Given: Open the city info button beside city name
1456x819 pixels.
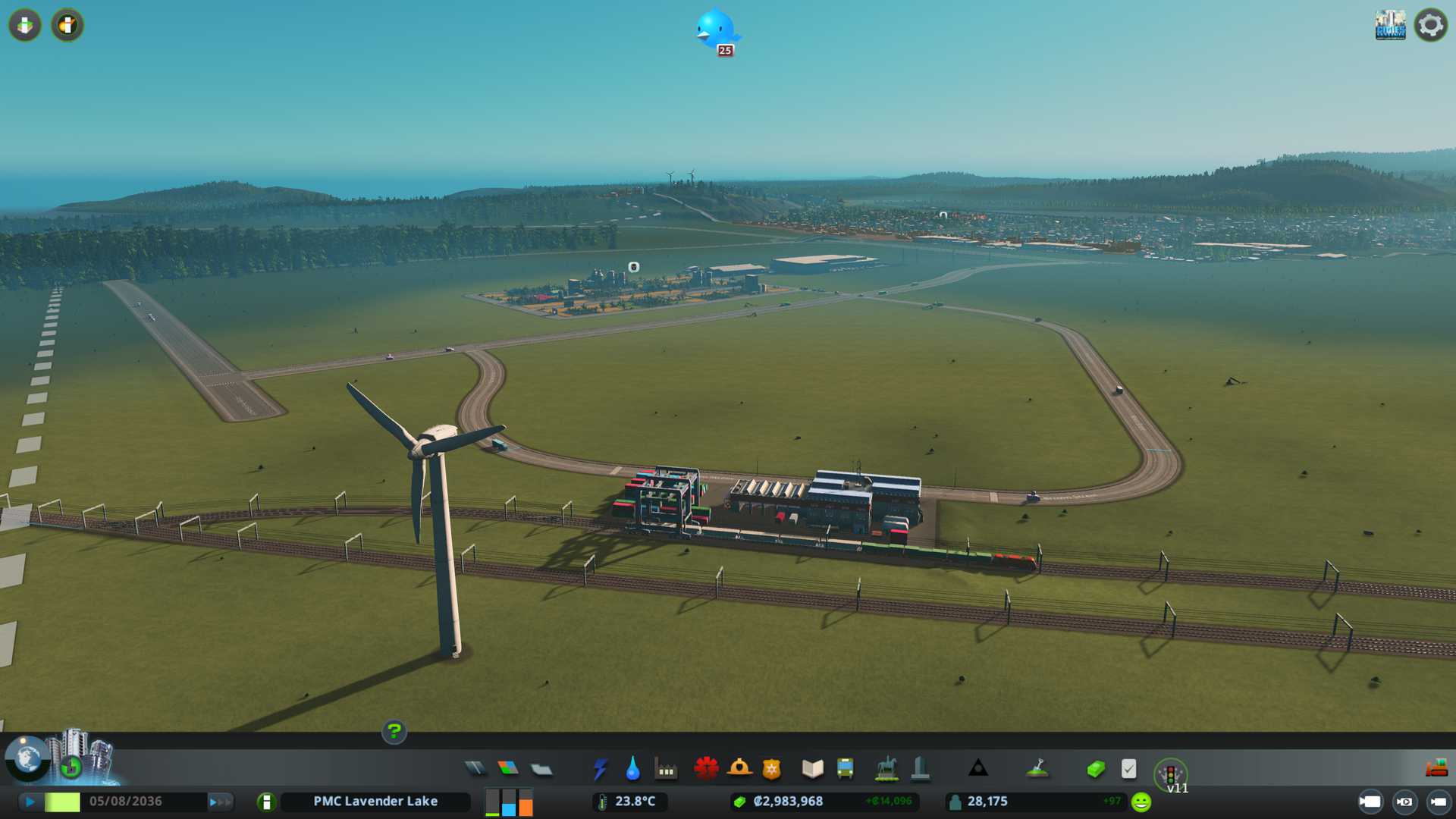Looking at the screenshot, I should 266,802.
